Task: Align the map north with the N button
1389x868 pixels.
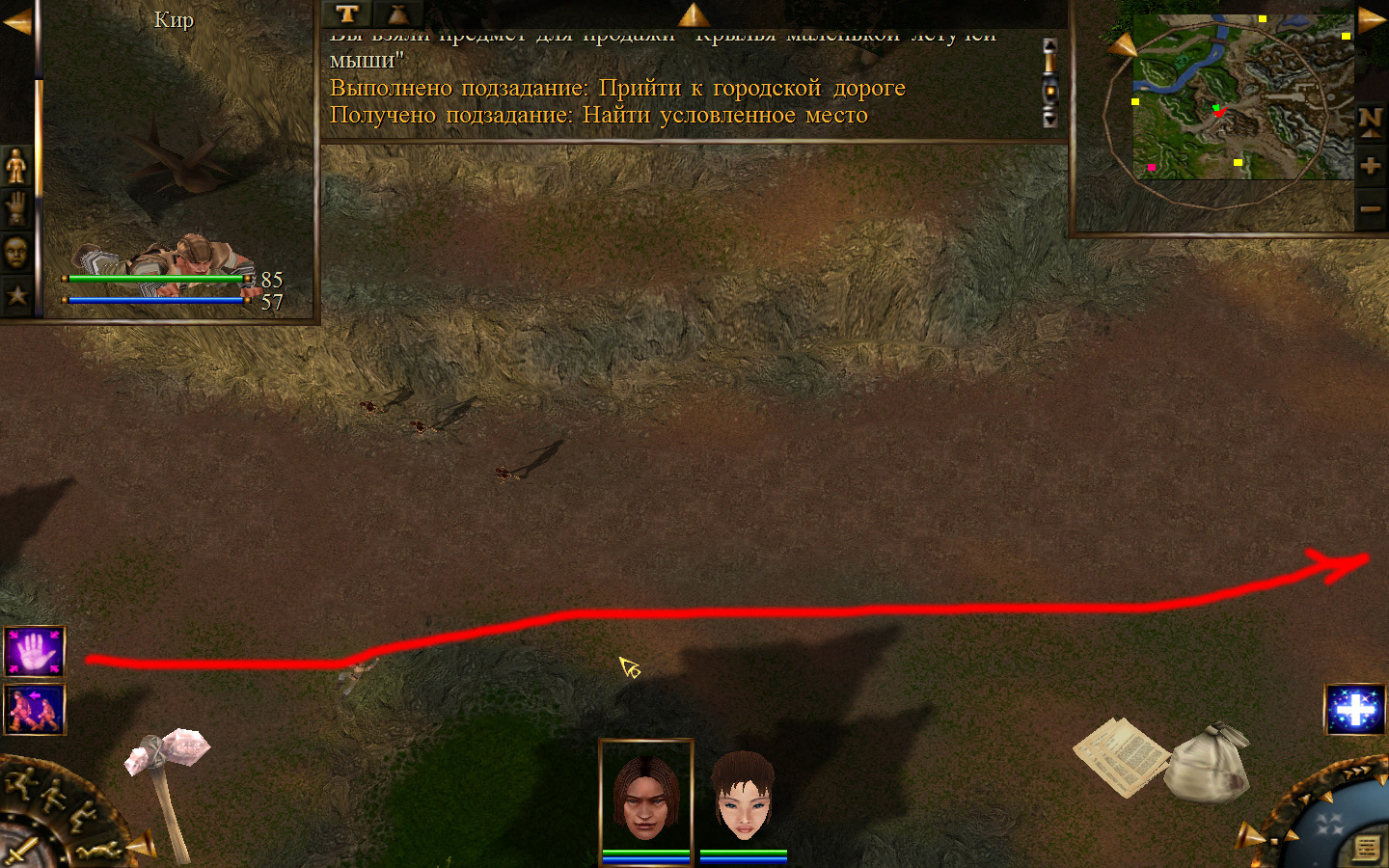Action: click(1370, 122)
